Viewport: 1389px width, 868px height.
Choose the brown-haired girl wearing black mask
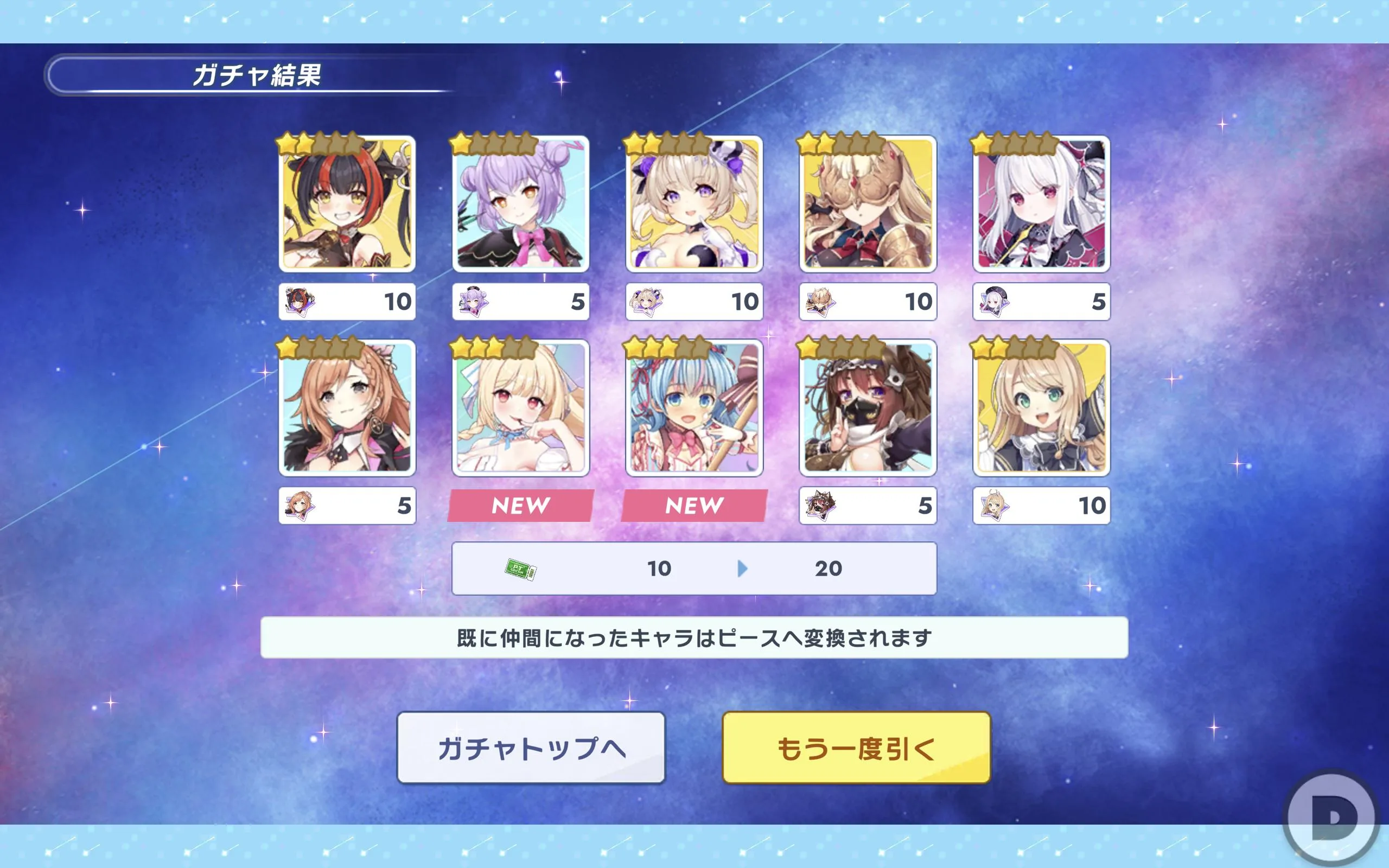pos(868,407)
